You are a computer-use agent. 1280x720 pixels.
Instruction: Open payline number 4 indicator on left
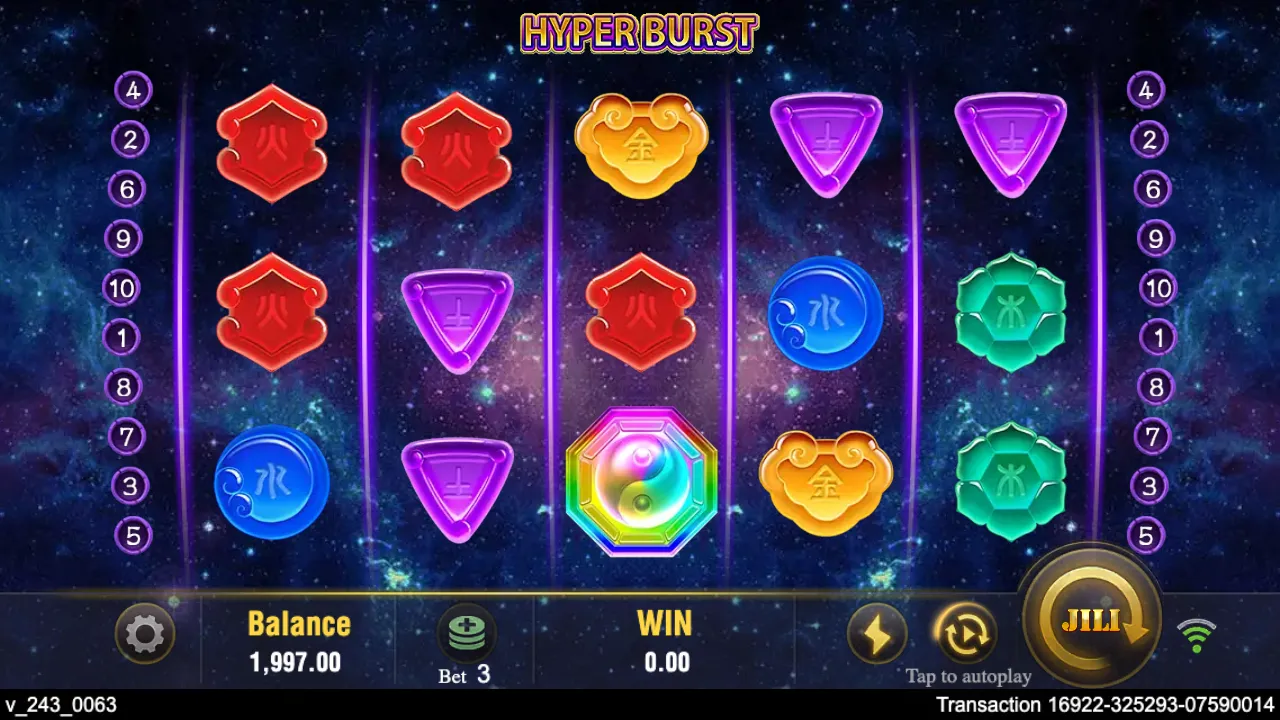pyautogui.click(x=133, y=90)
